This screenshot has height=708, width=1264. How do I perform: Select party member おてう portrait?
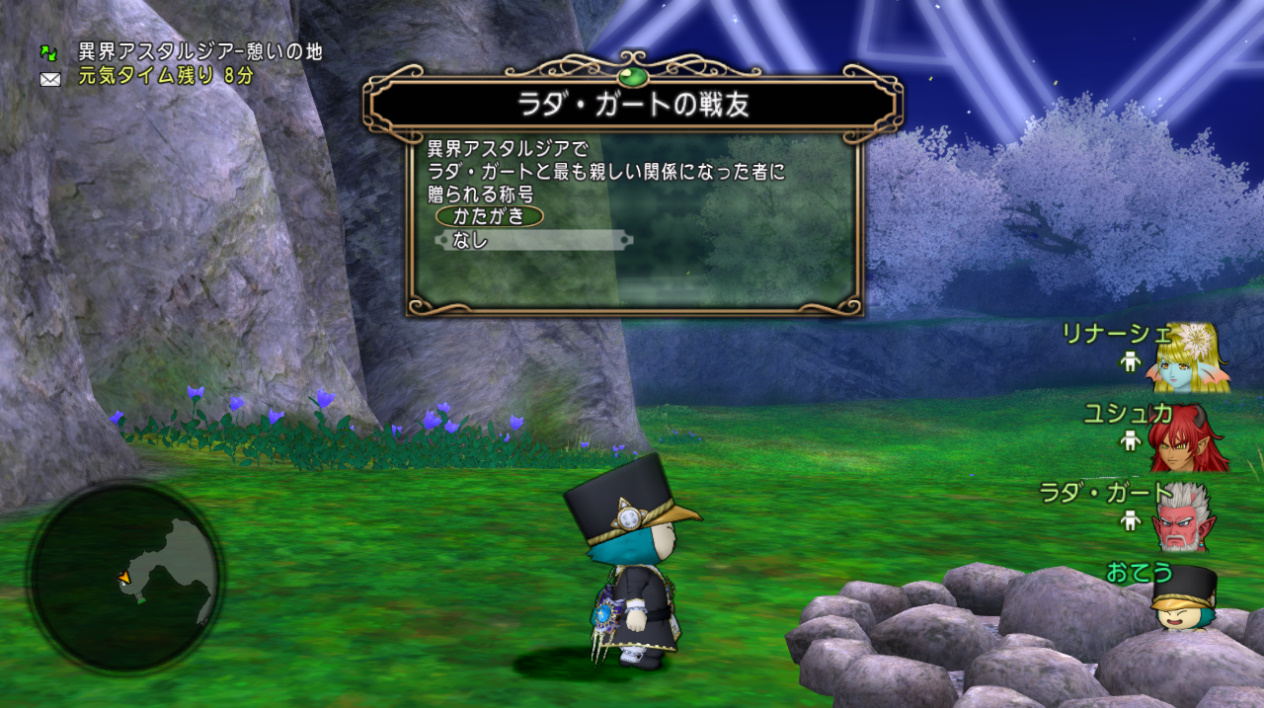click(x=1183, y=597)
